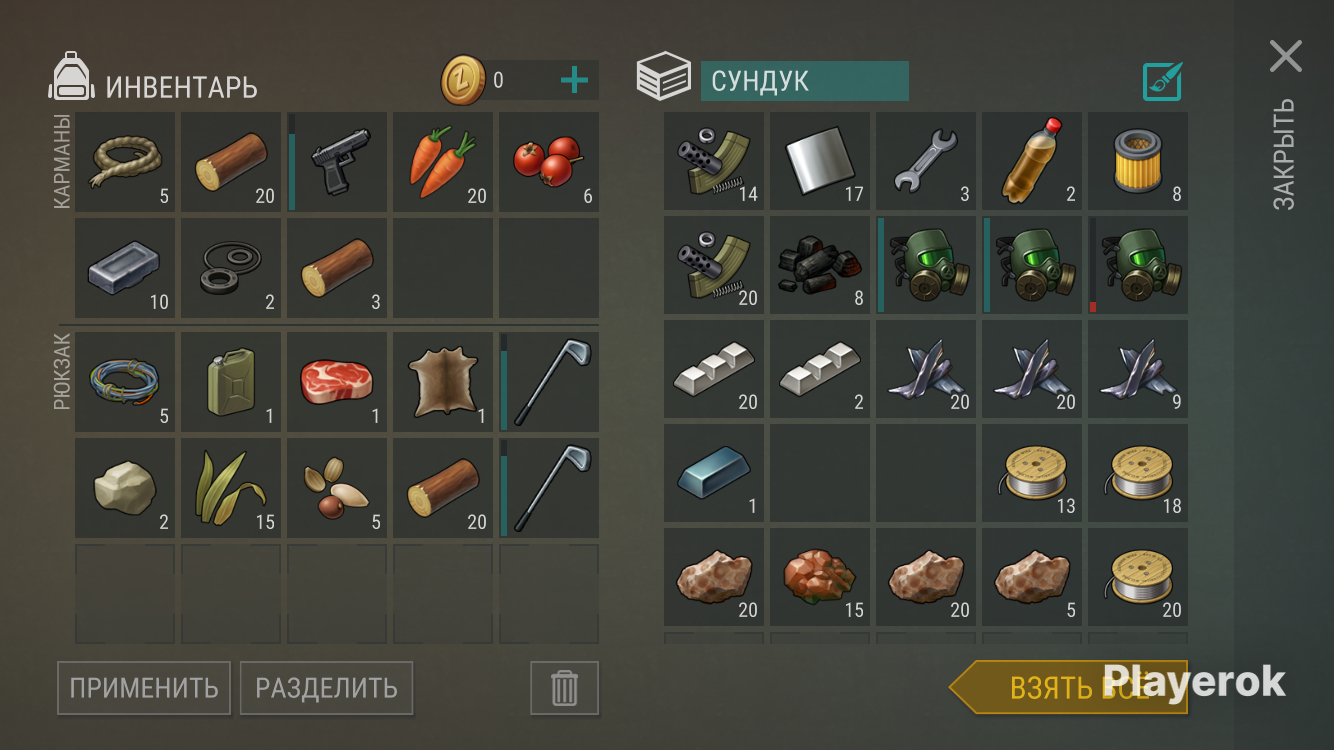Screen dimensions: 1334x750
Task: Add coins with the plus button
Action: 575,80
